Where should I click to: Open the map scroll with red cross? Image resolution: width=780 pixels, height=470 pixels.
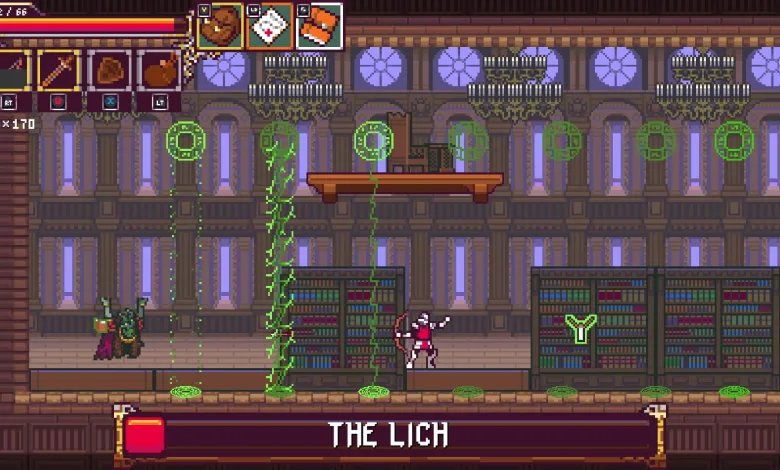pyautogui.click(x=269, y=26)
